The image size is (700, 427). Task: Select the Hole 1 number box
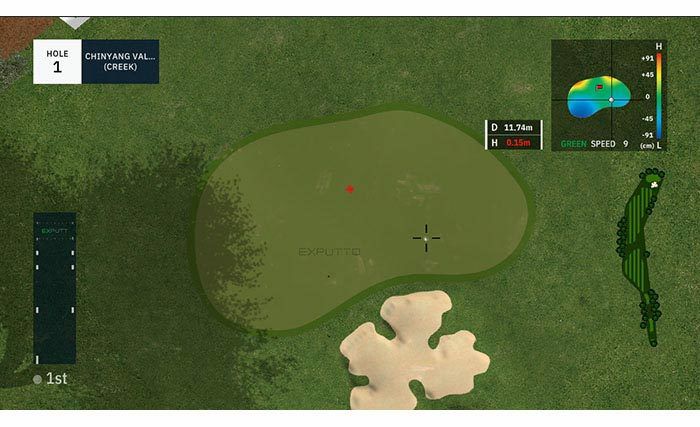pyautogui.click(x=57, y=61)
